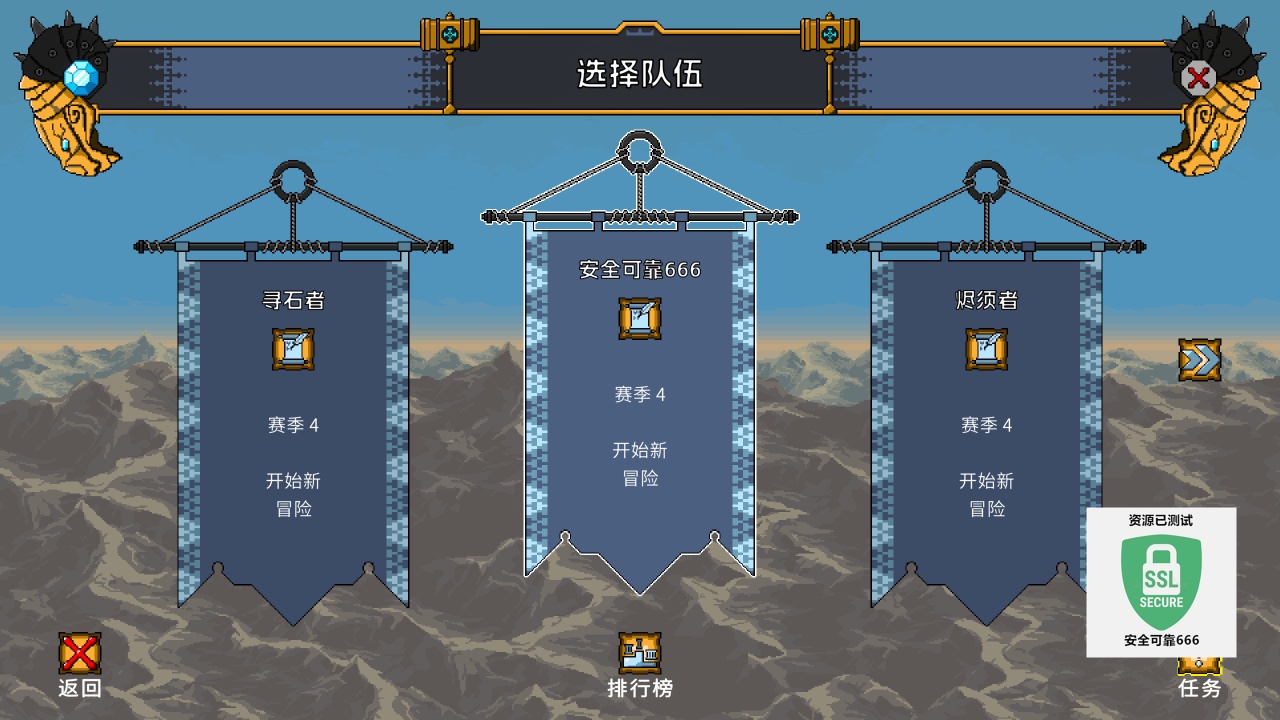Click 开始新冒险 on the 寻石者 banner
Screen dimensions: 1280x720
point(295,492)
